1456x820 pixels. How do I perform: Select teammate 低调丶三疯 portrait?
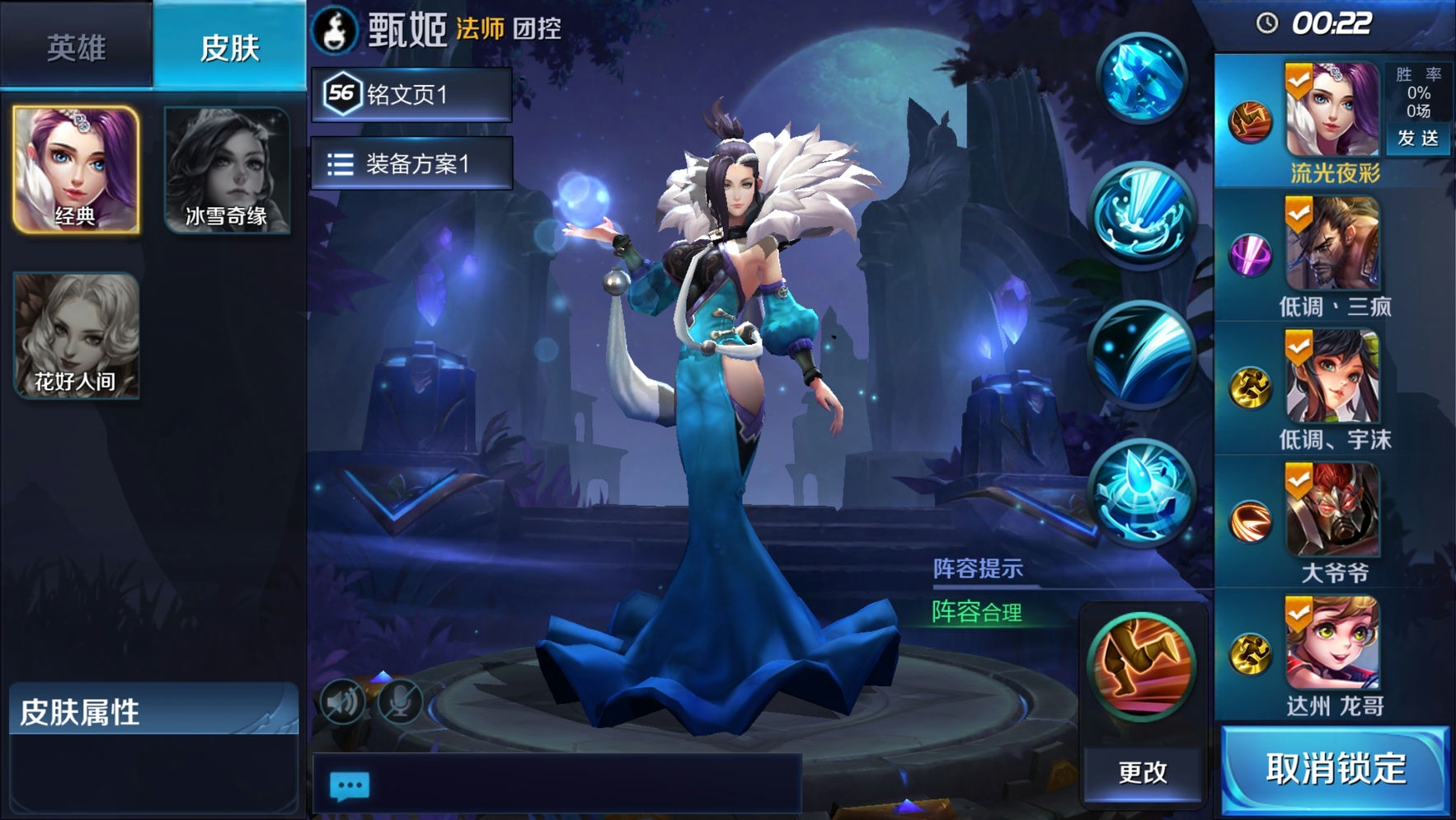click(1332, 243)
